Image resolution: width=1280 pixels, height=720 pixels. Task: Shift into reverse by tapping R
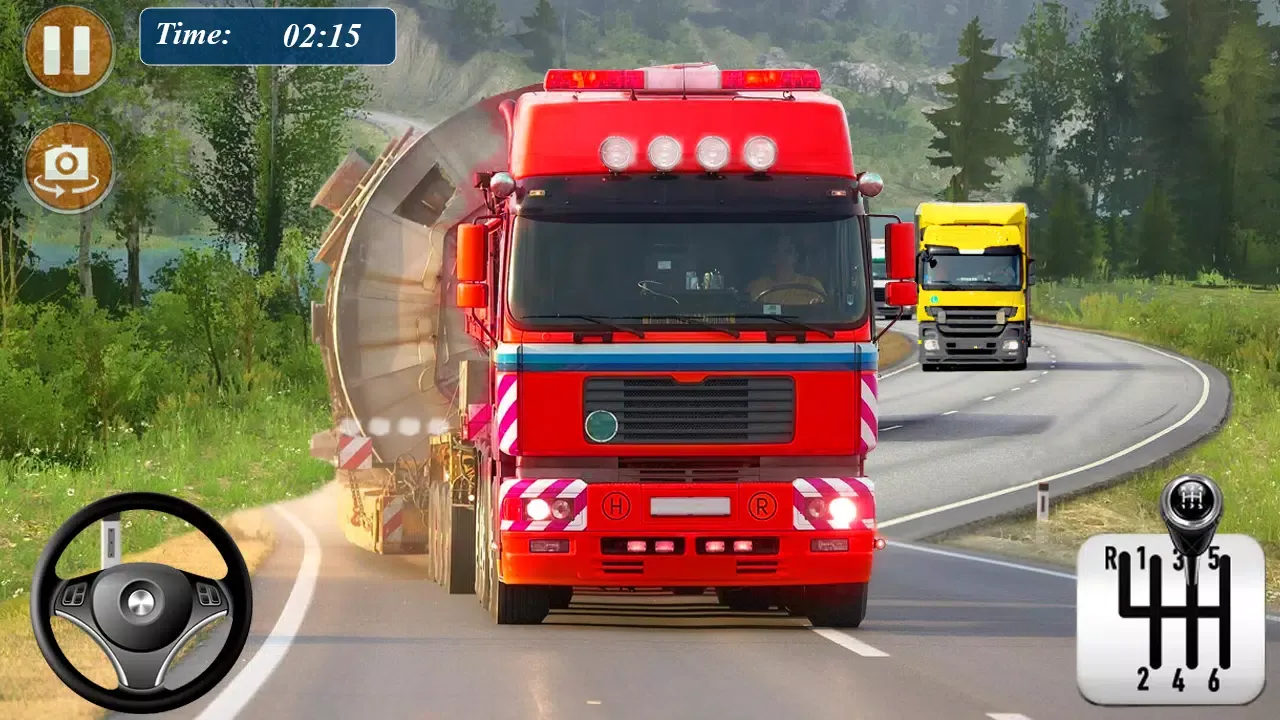click(x=1112, y=558)
